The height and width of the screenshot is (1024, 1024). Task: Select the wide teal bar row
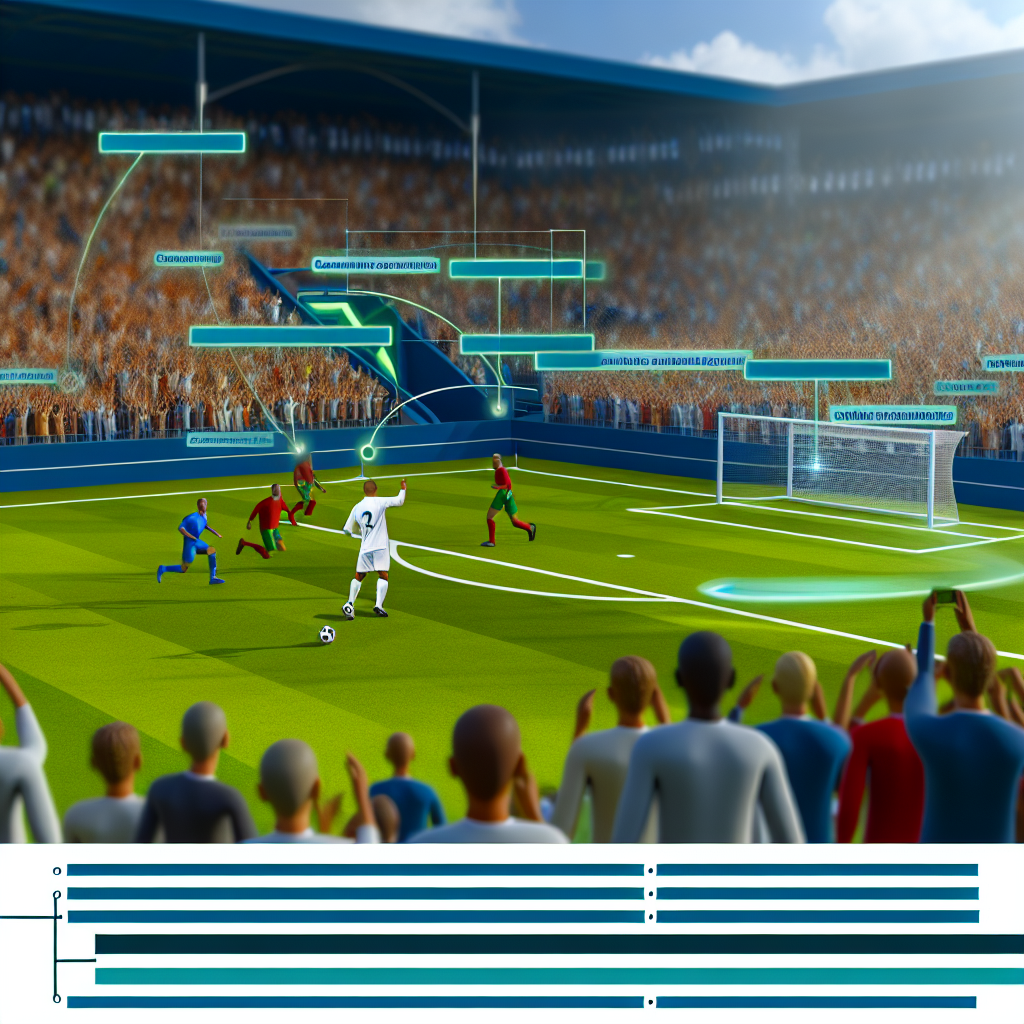coord(558,976)
